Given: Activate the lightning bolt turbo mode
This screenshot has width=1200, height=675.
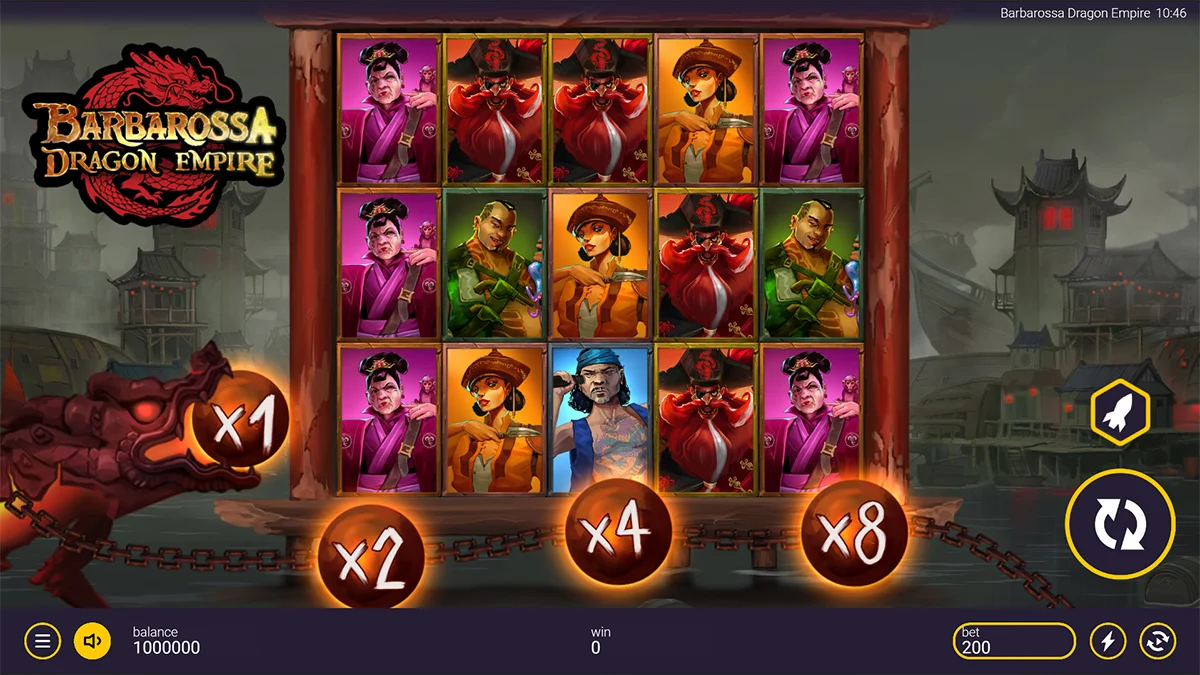Looking at the screenshot, I should pyautogui.click(x=1107, y=641).
